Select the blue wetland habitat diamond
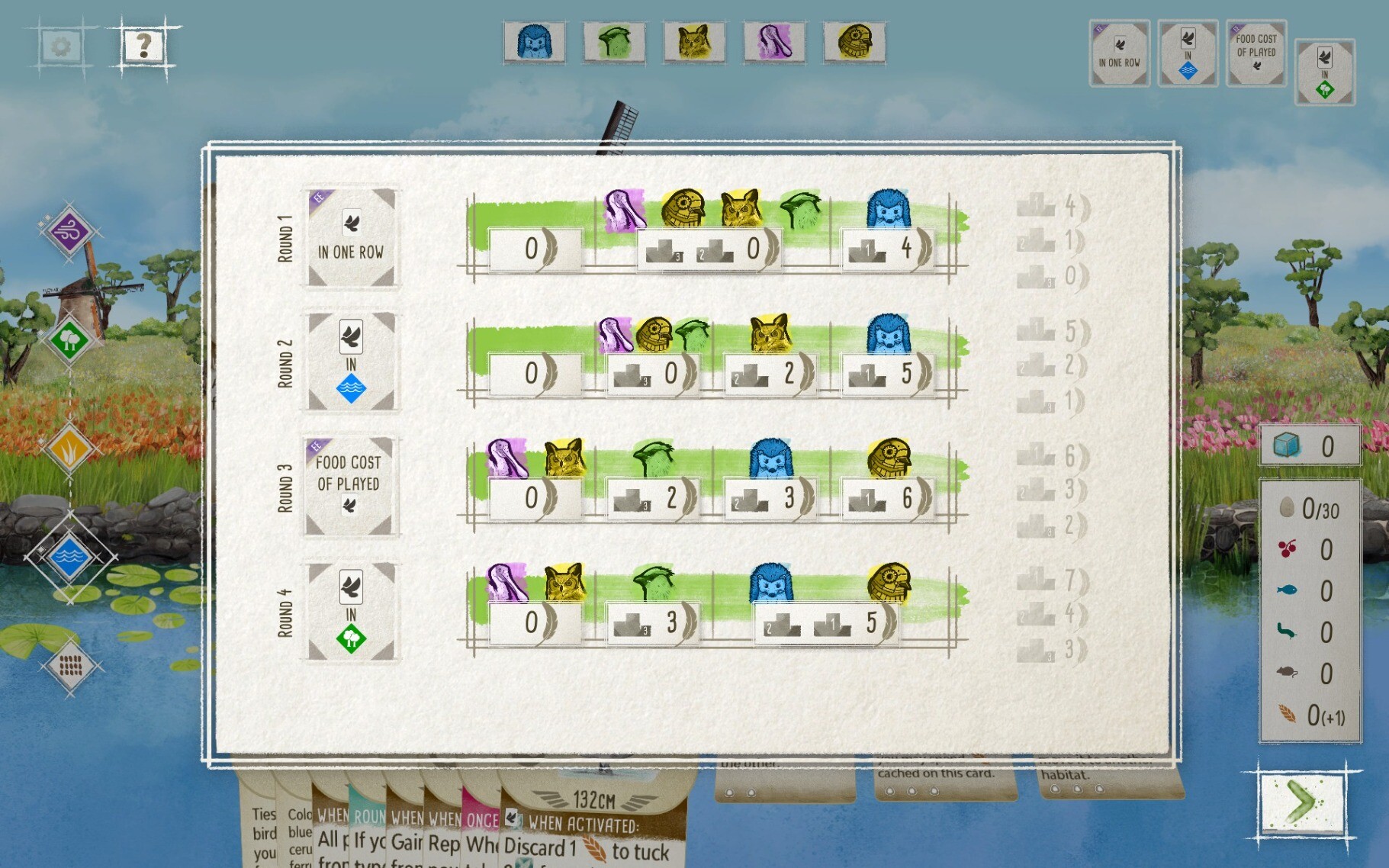1389x868 pixels. pos(69,557)
